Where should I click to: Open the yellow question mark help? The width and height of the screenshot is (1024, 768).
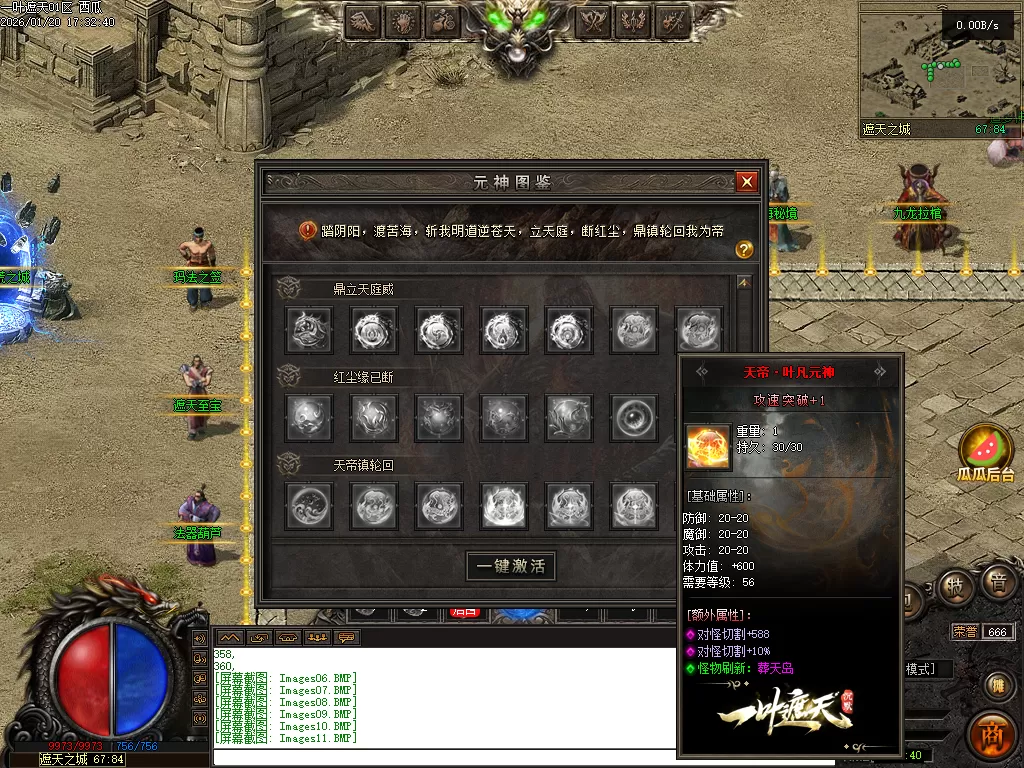pyautogui.click(x=744, y=250)
